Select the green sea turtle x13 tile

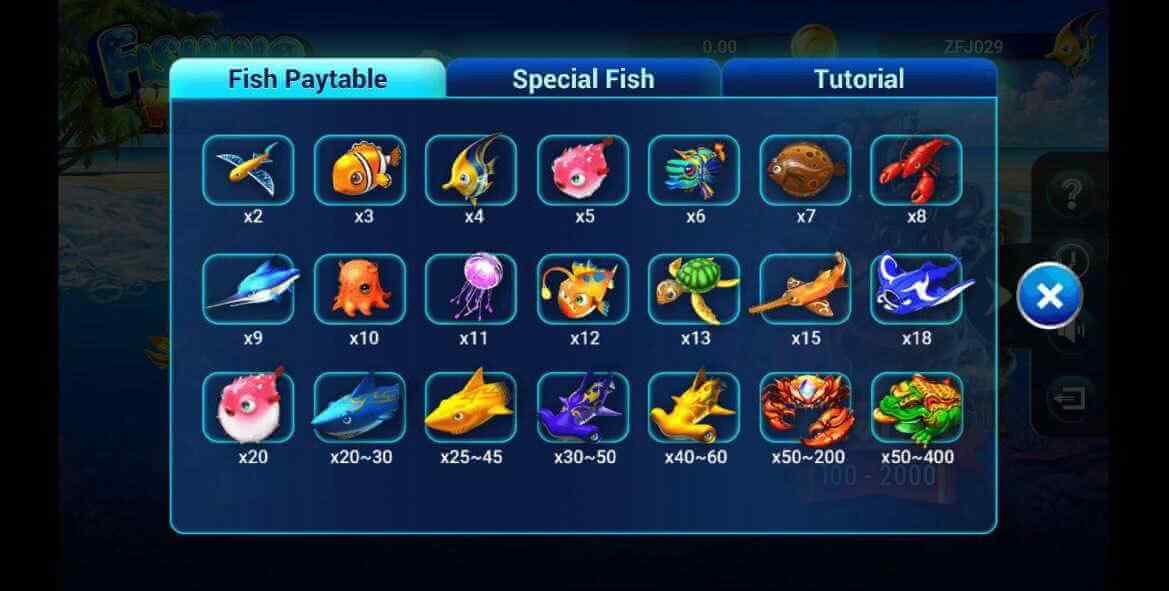click(694, 289)
